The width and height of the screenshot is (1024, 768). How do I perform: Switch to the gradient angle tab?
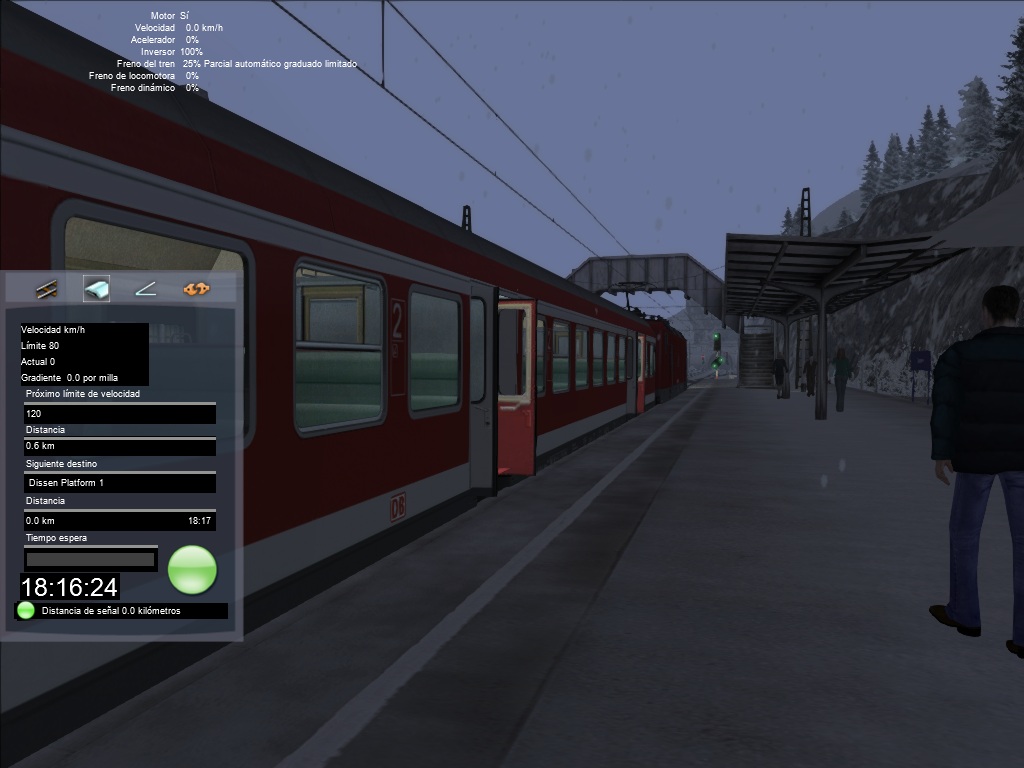pyautogui.click(x=146, y=290)
